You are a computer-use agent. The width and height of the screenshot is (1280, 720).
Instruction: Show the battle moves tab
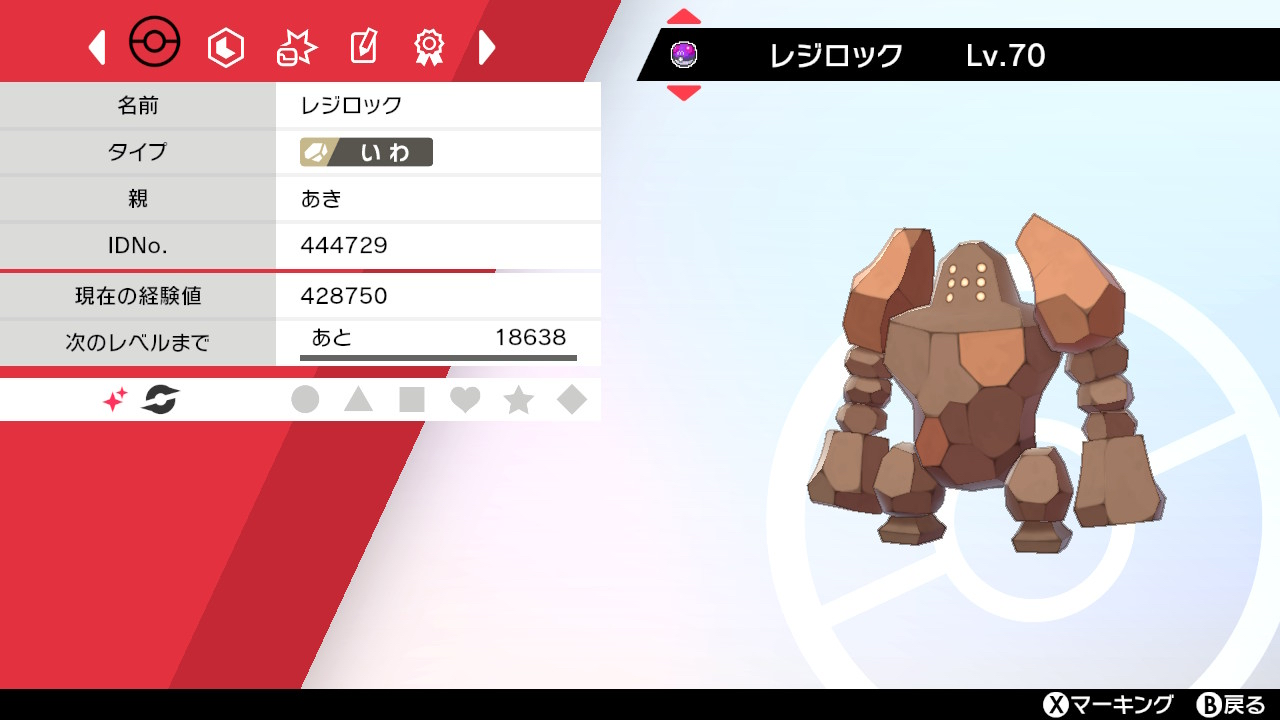click(296, 47)
